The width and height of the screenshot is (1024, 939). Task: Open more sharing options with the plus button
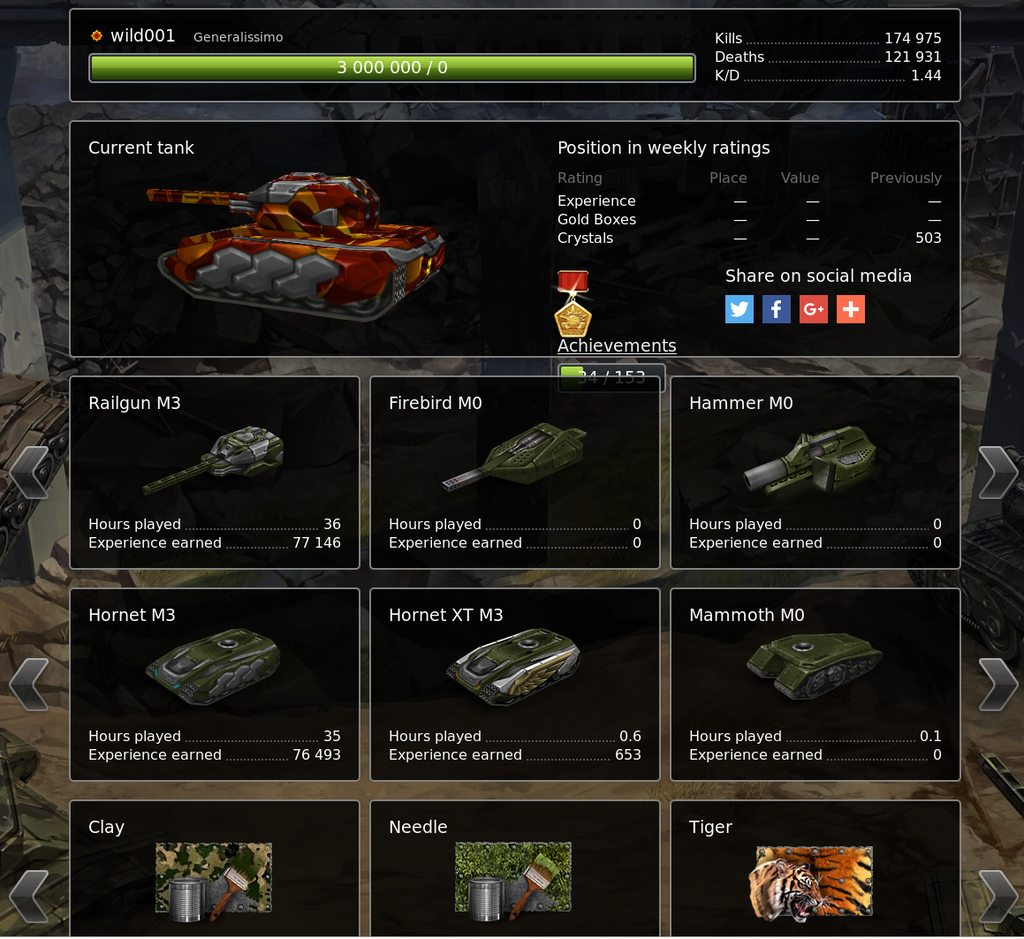pos(850,309)
